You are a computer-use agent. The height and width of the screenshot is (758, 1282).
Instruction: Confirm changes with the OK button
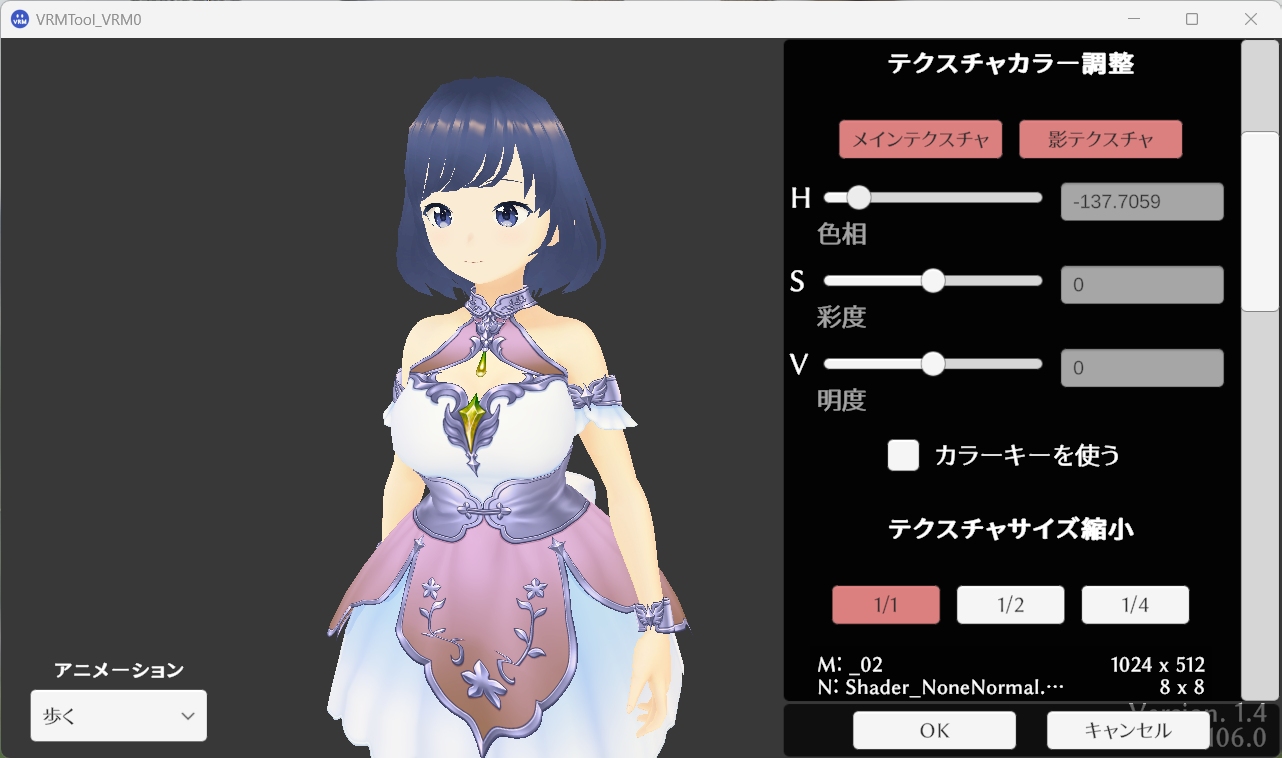(x=933, y=730)
